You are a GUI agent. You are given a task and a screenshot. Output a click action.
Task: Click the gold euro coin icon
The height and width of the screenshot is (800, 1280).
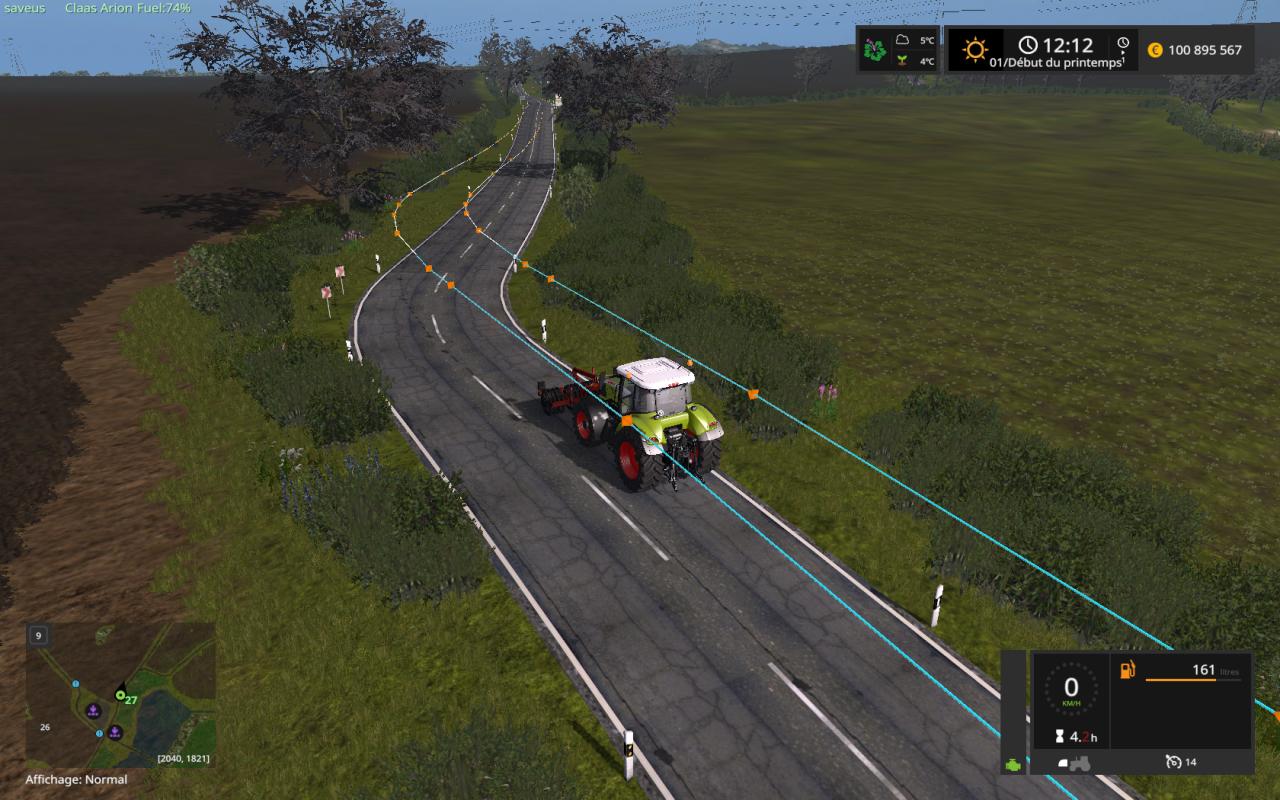click(1155, 50)
